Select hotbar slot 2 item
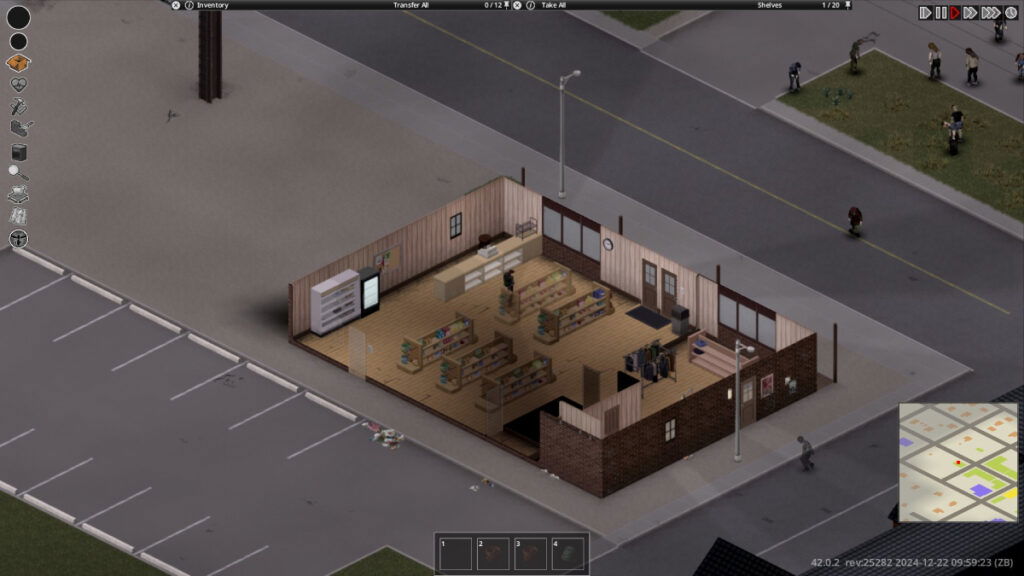The height and width of the screenshot is (576, 1024). [493, 553]
